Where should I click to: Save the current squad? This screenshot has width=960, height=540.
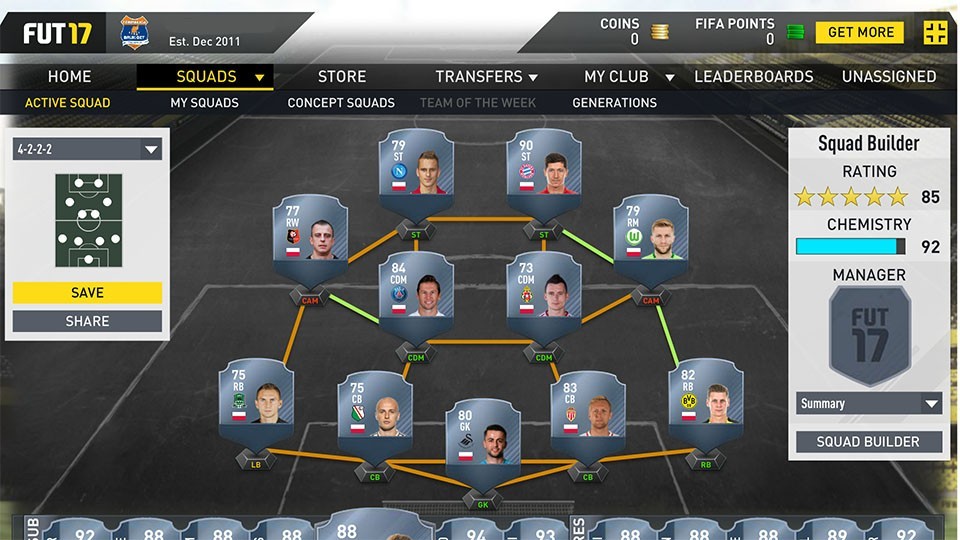(87, 293)
